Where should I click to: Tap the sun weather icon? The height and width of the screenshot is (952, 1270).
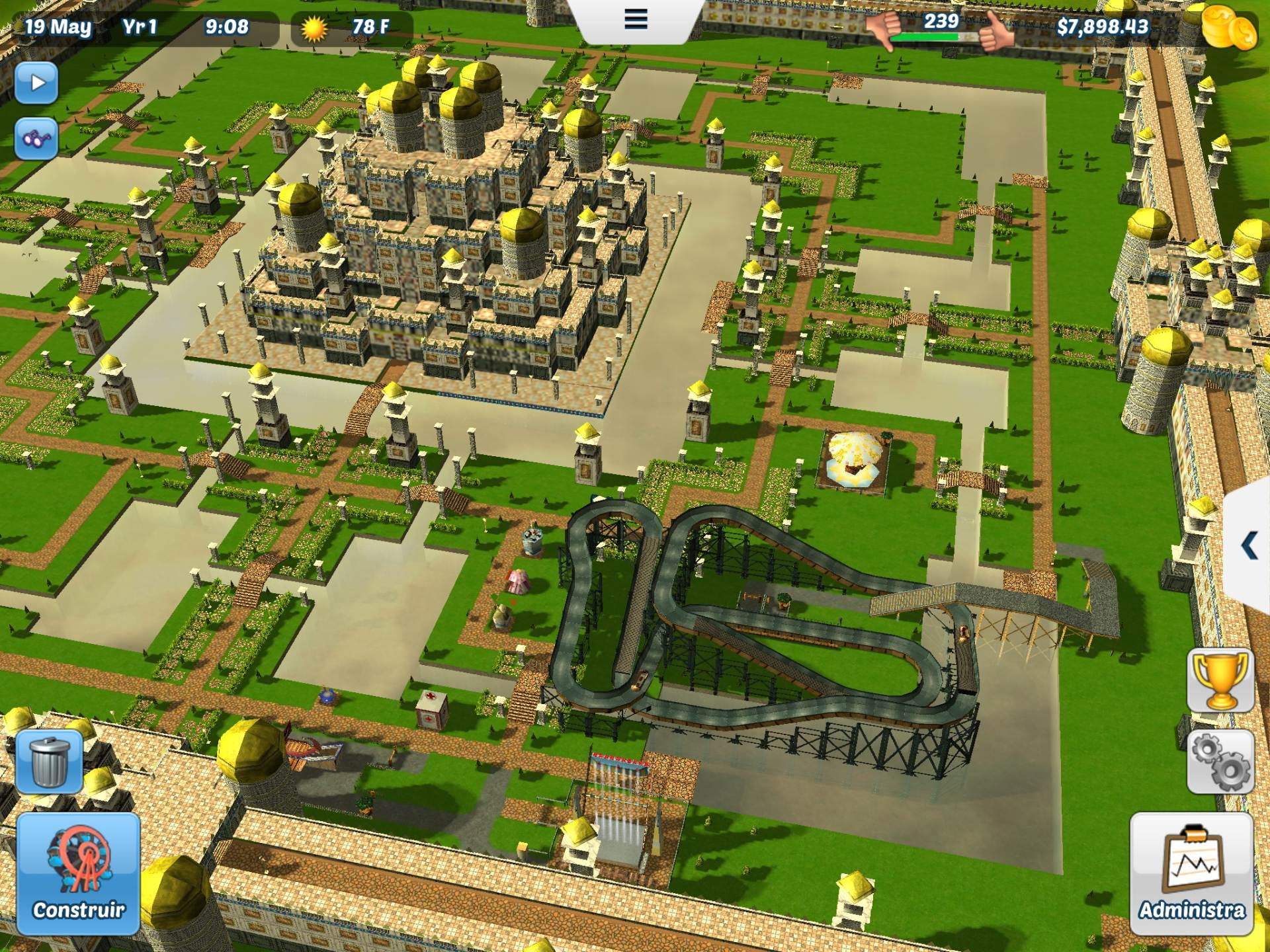pyautogui.click(x=314, y=28)
